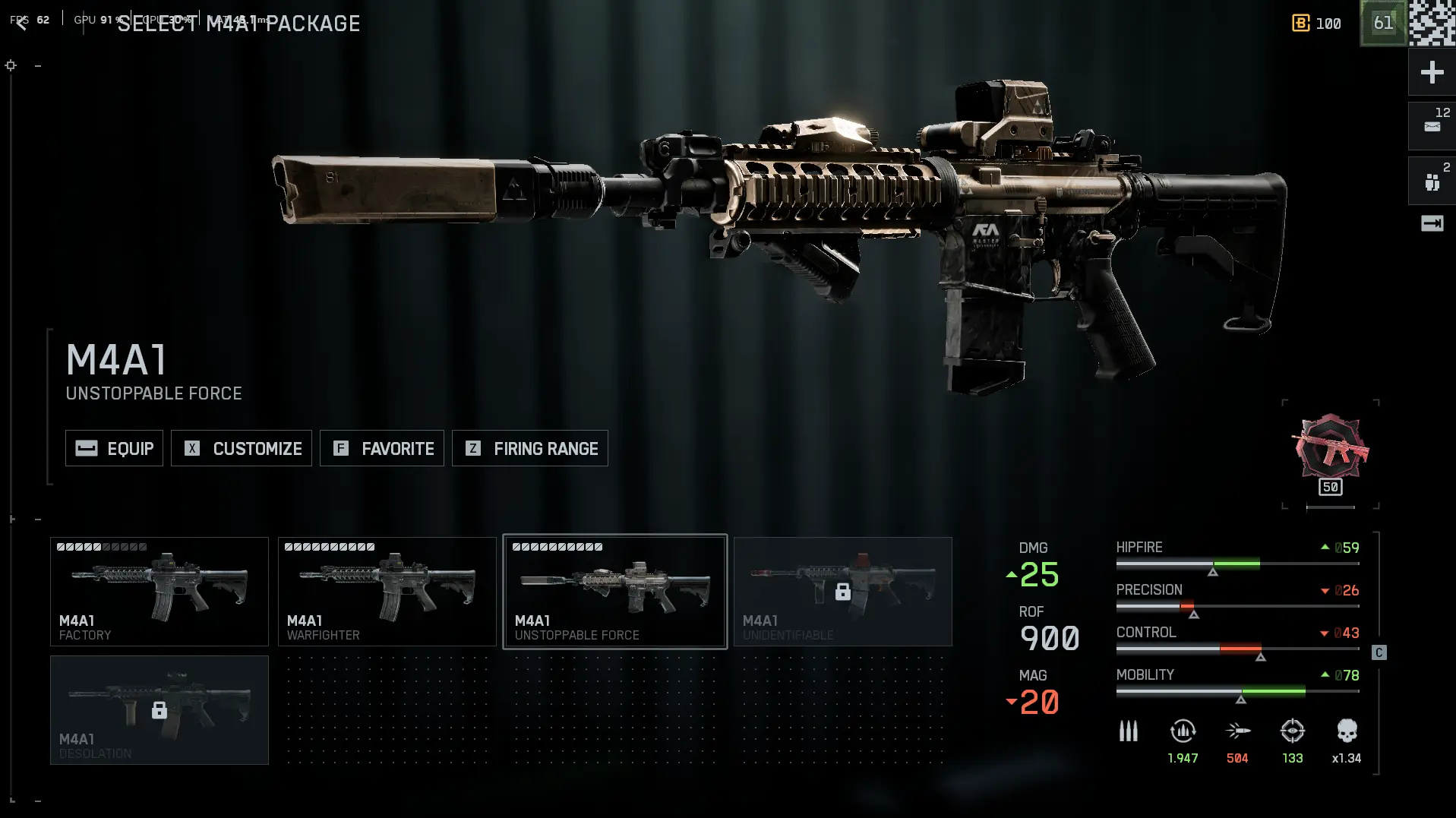Click the player level 61 badge
This screenshot has height=818, width=1456.
point(1382,24)
